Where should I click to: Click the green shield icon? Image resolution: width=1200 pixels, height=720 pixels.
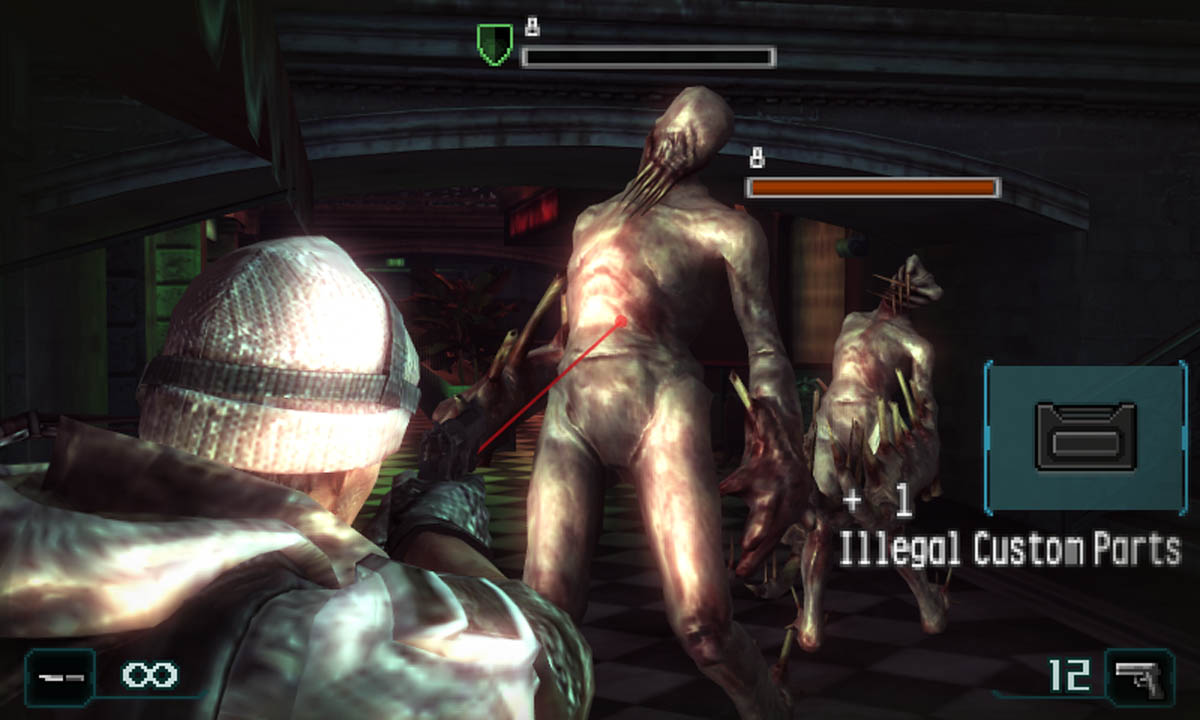pos(494,45)
